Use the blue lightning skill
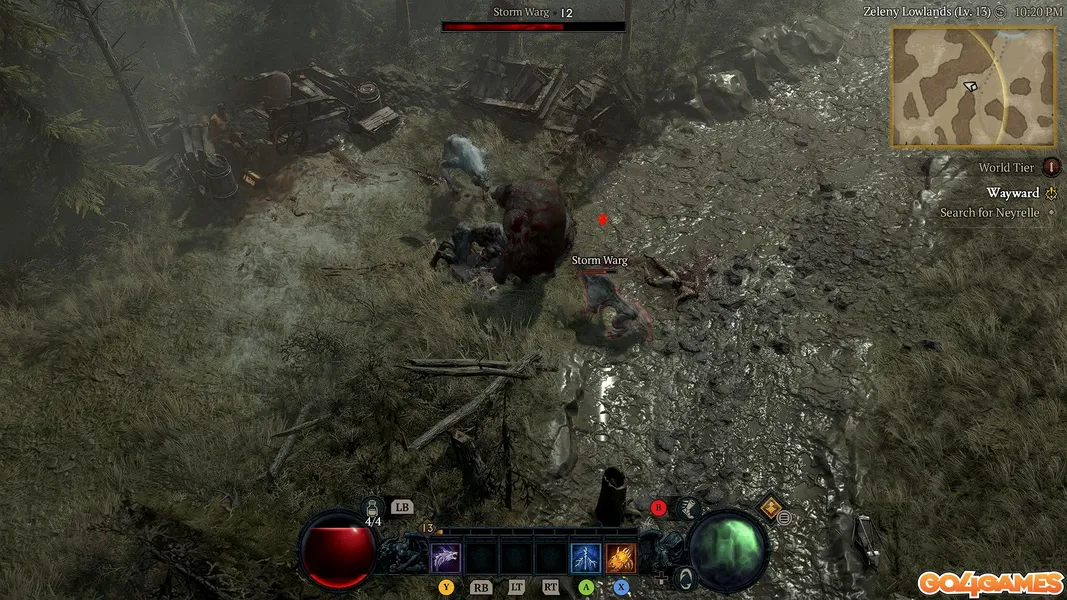Screen dimensions: 1067x600 pos(586,557)
